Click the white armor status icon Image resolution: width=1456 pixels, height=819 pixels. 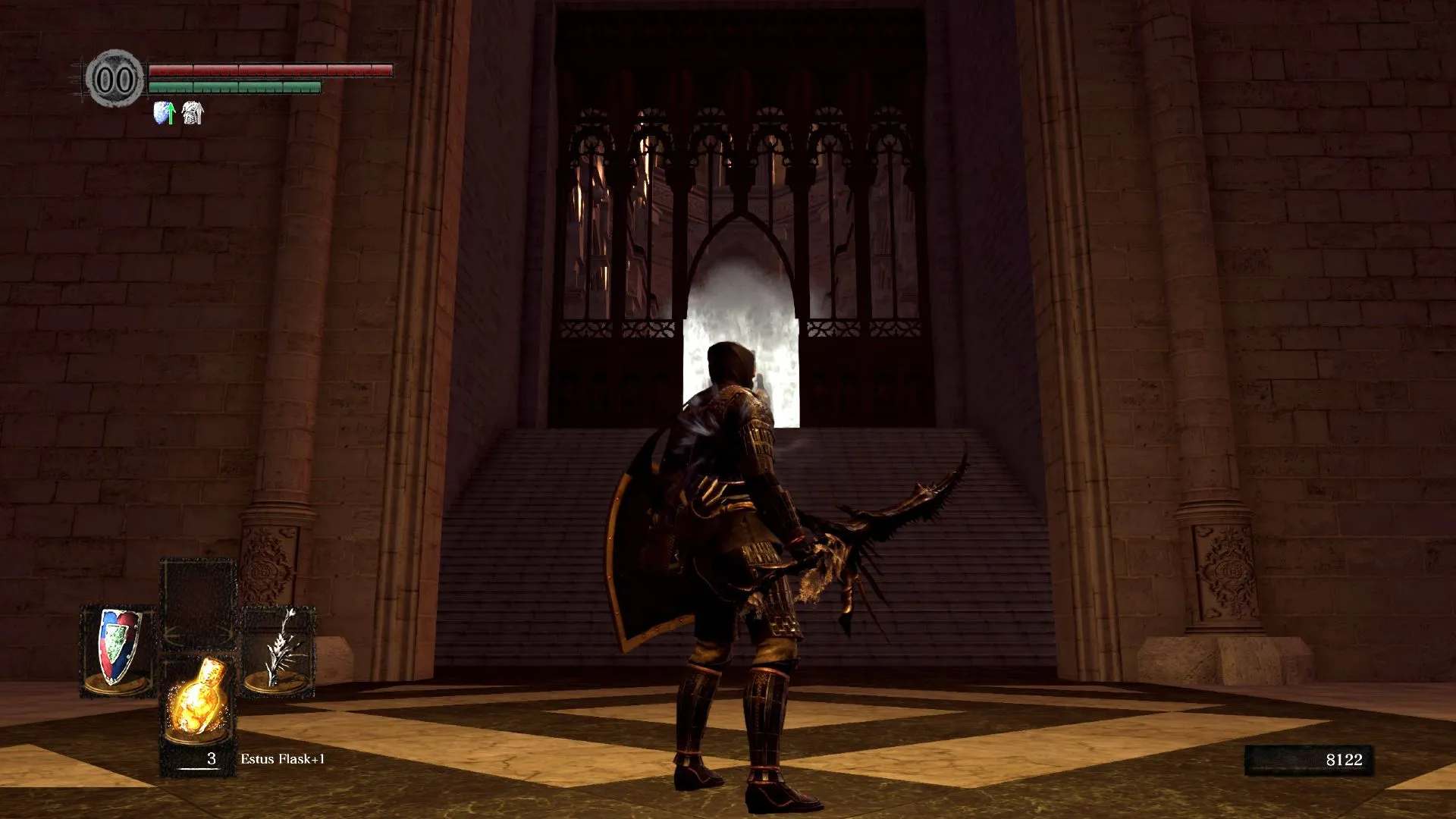point(193,113)
